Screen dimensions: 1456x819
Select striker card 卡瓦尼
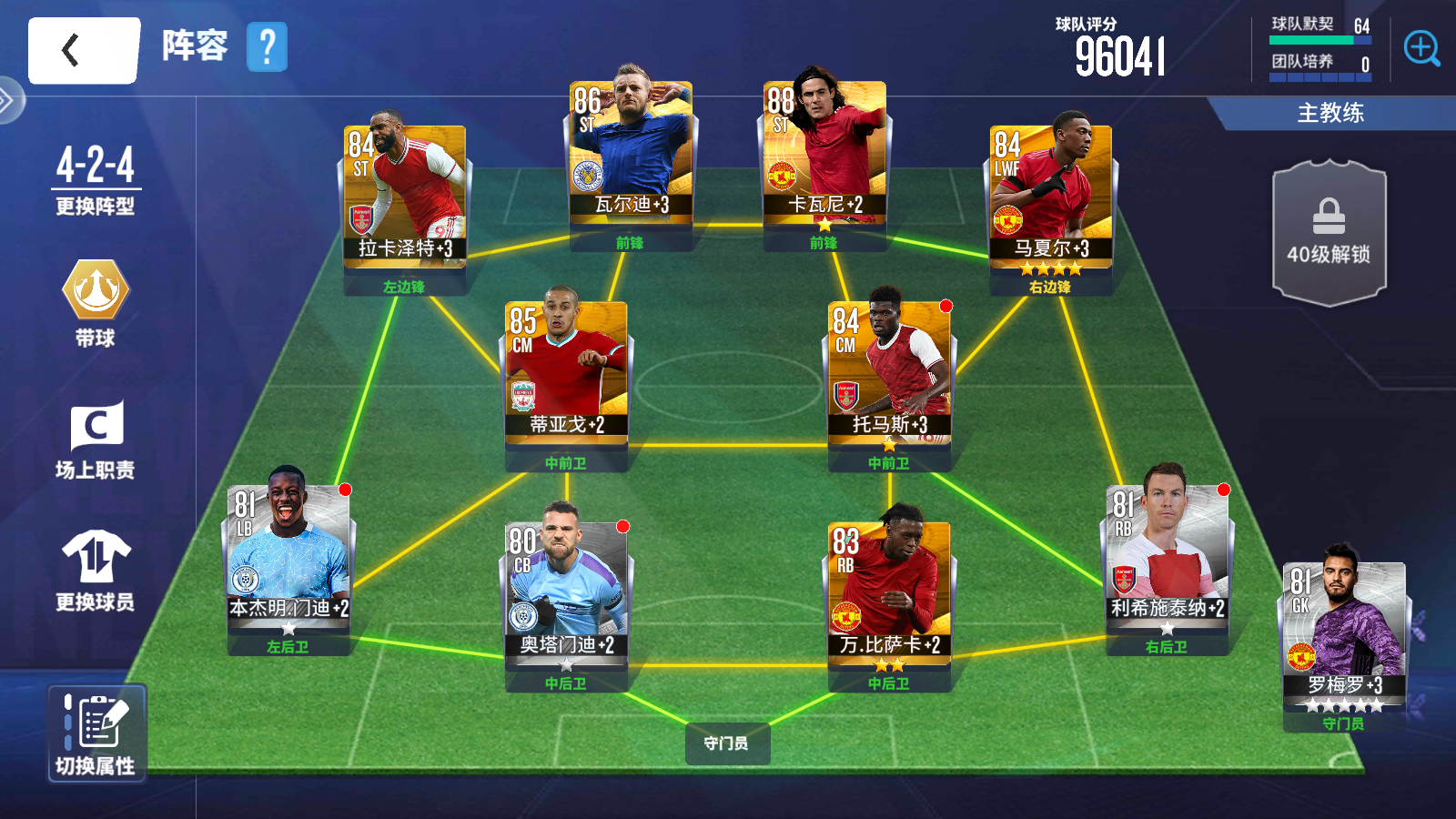[824, 151]
